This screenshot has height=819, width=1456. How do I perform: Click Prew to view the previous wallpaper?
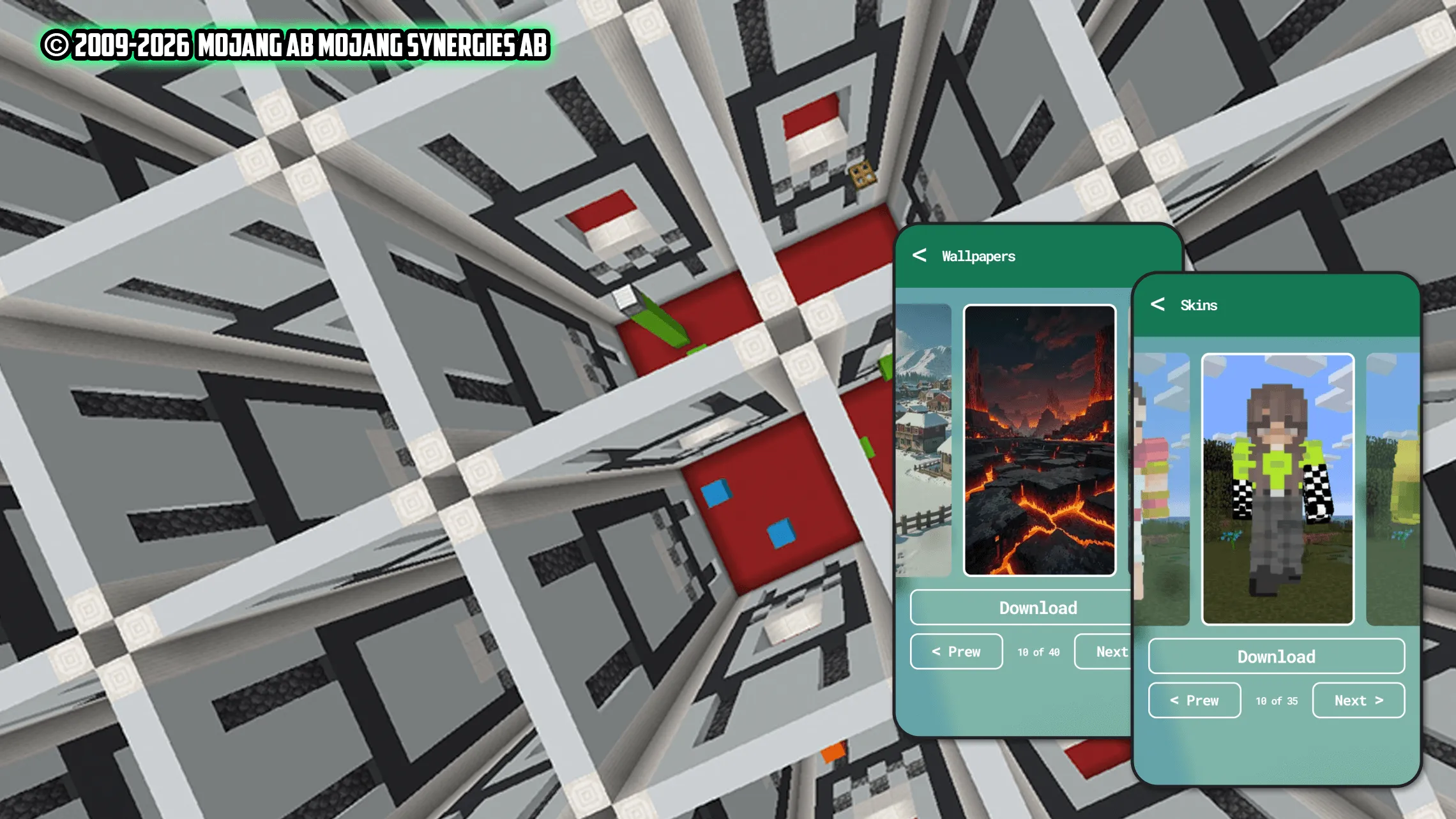pos(955,651)
